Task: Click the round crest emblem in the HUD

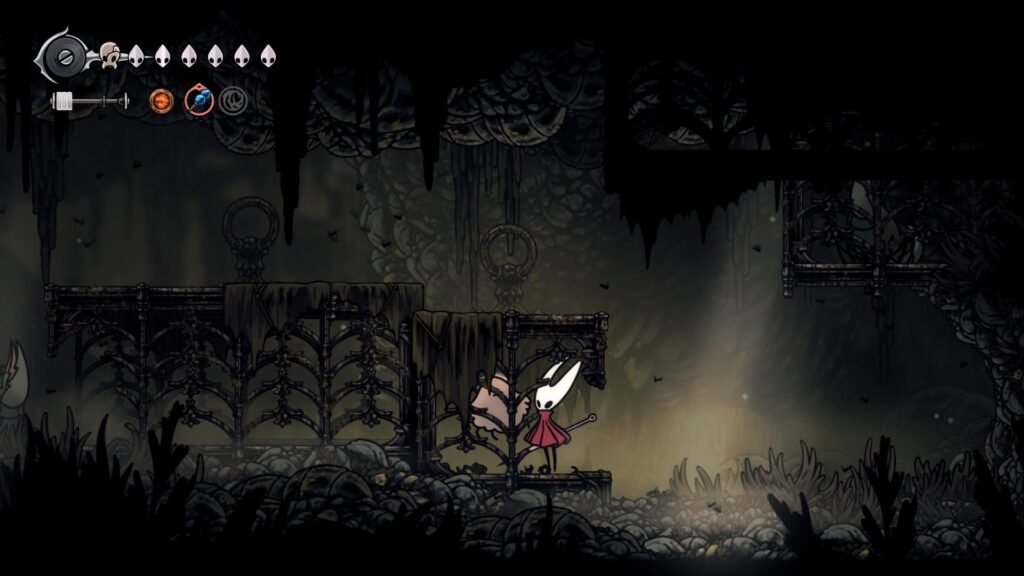Action: (x=66, y=56)
